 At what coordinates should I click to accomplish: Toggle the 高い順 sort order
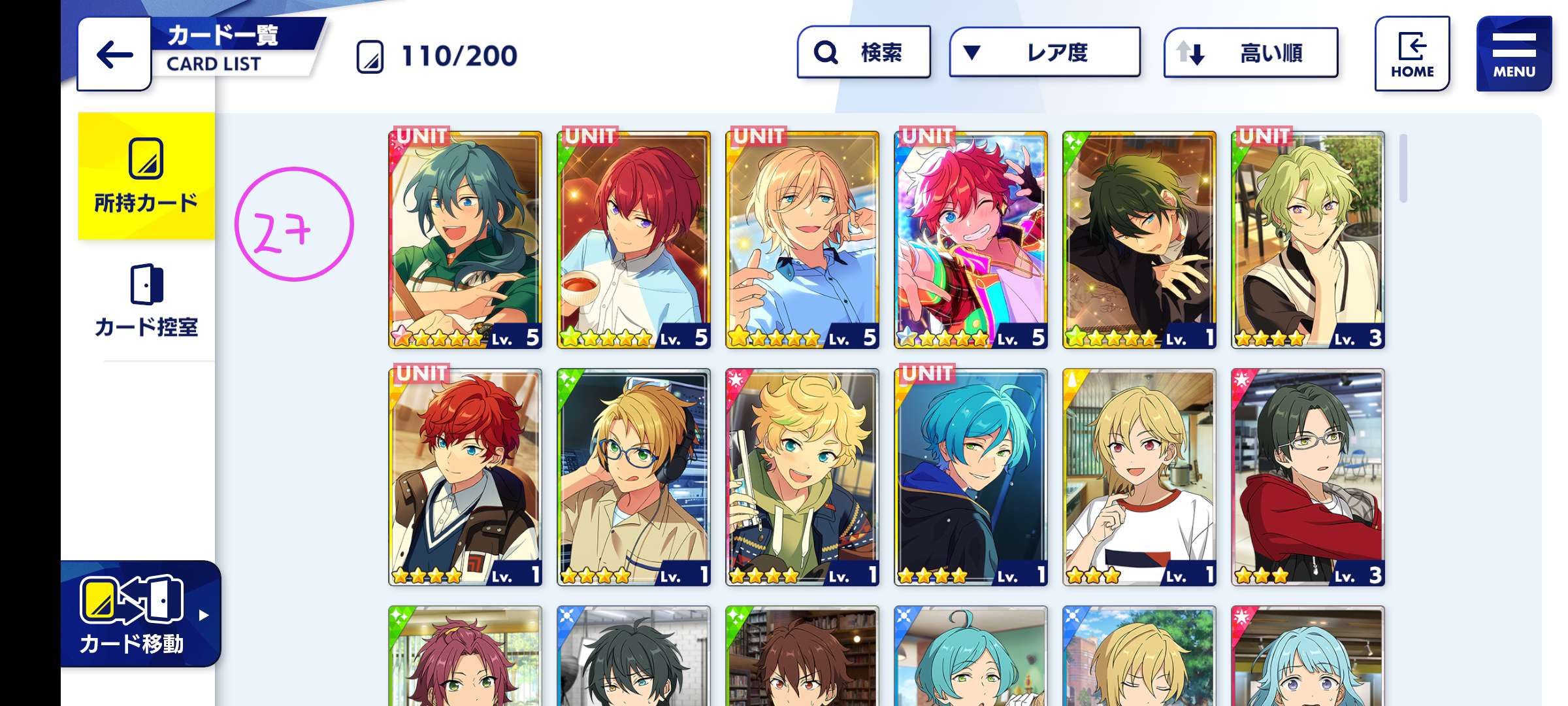tap(1250, 53)
